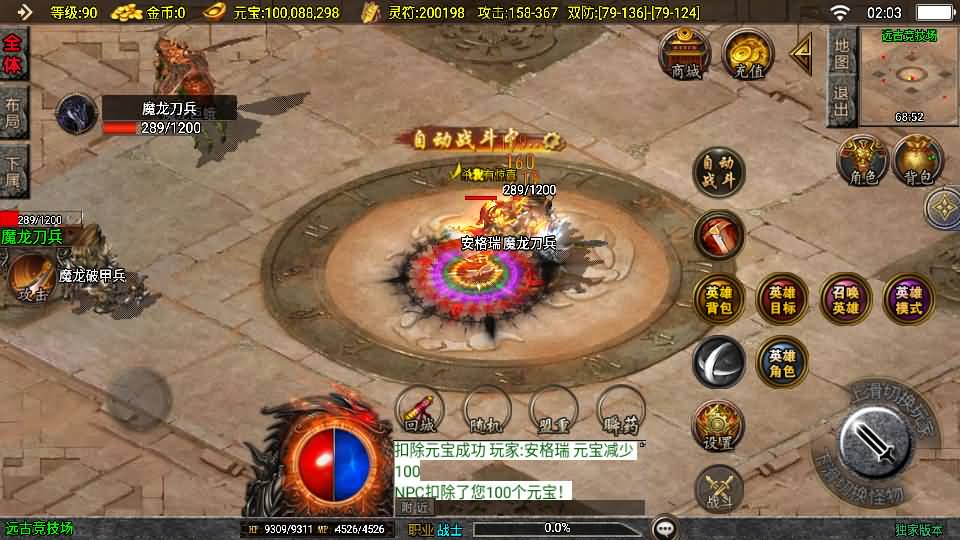
Task: Open the chat bubble button
Action: coord(664,528)
